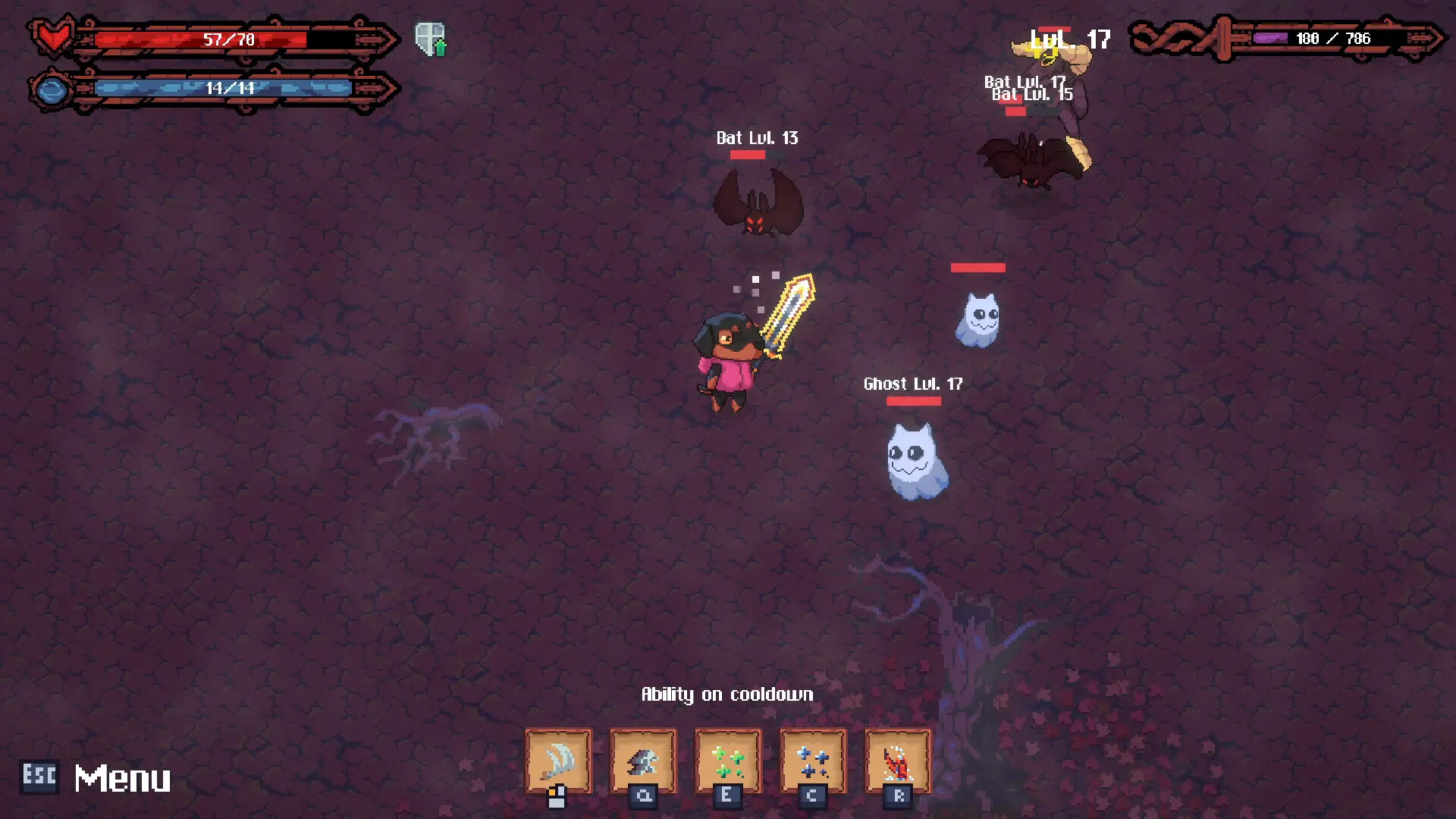Click the Bat Lvl. 13 name label

pos(756,138)
